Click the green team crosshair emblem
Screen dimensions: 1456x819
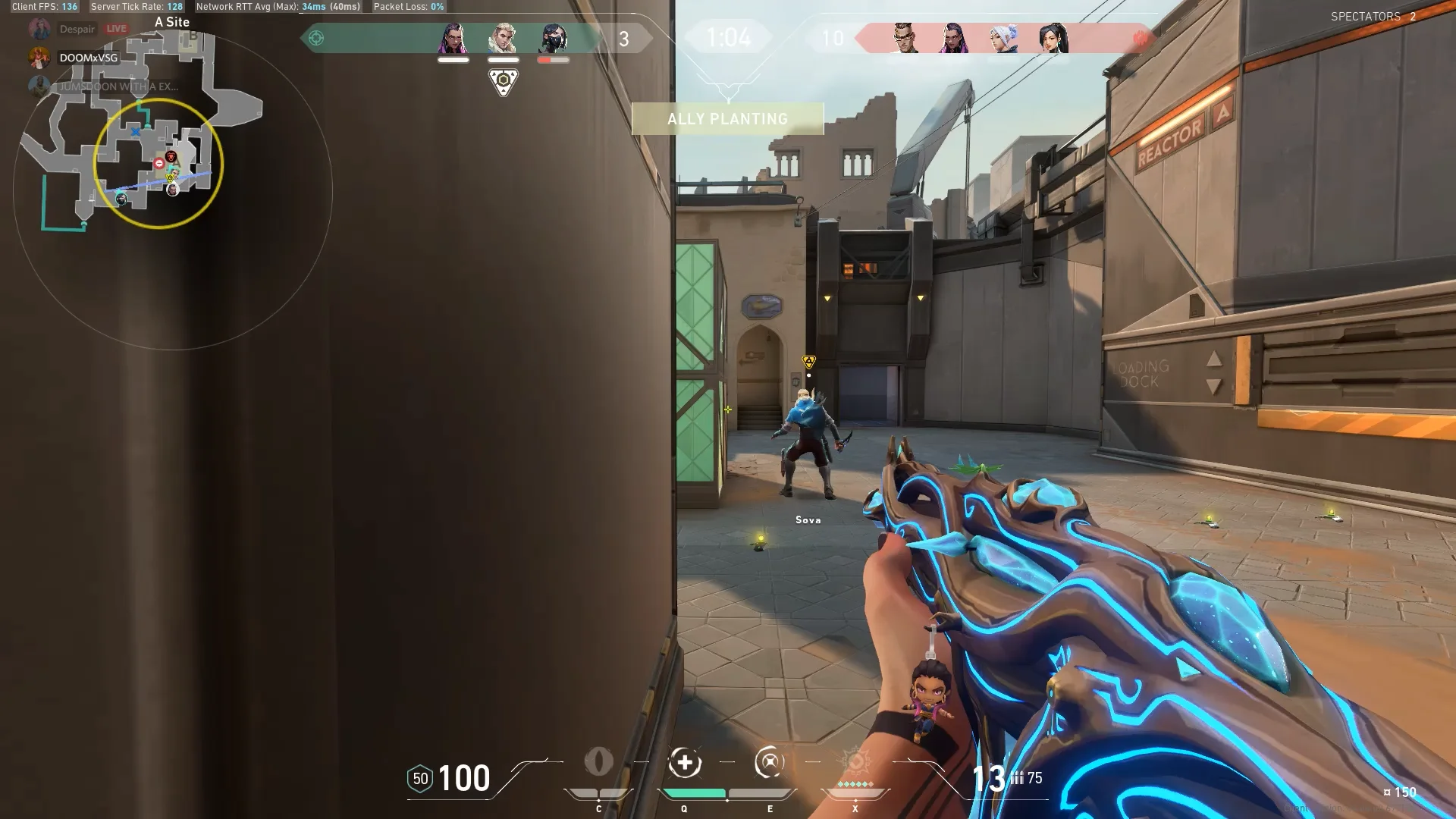tap(316, 38)
